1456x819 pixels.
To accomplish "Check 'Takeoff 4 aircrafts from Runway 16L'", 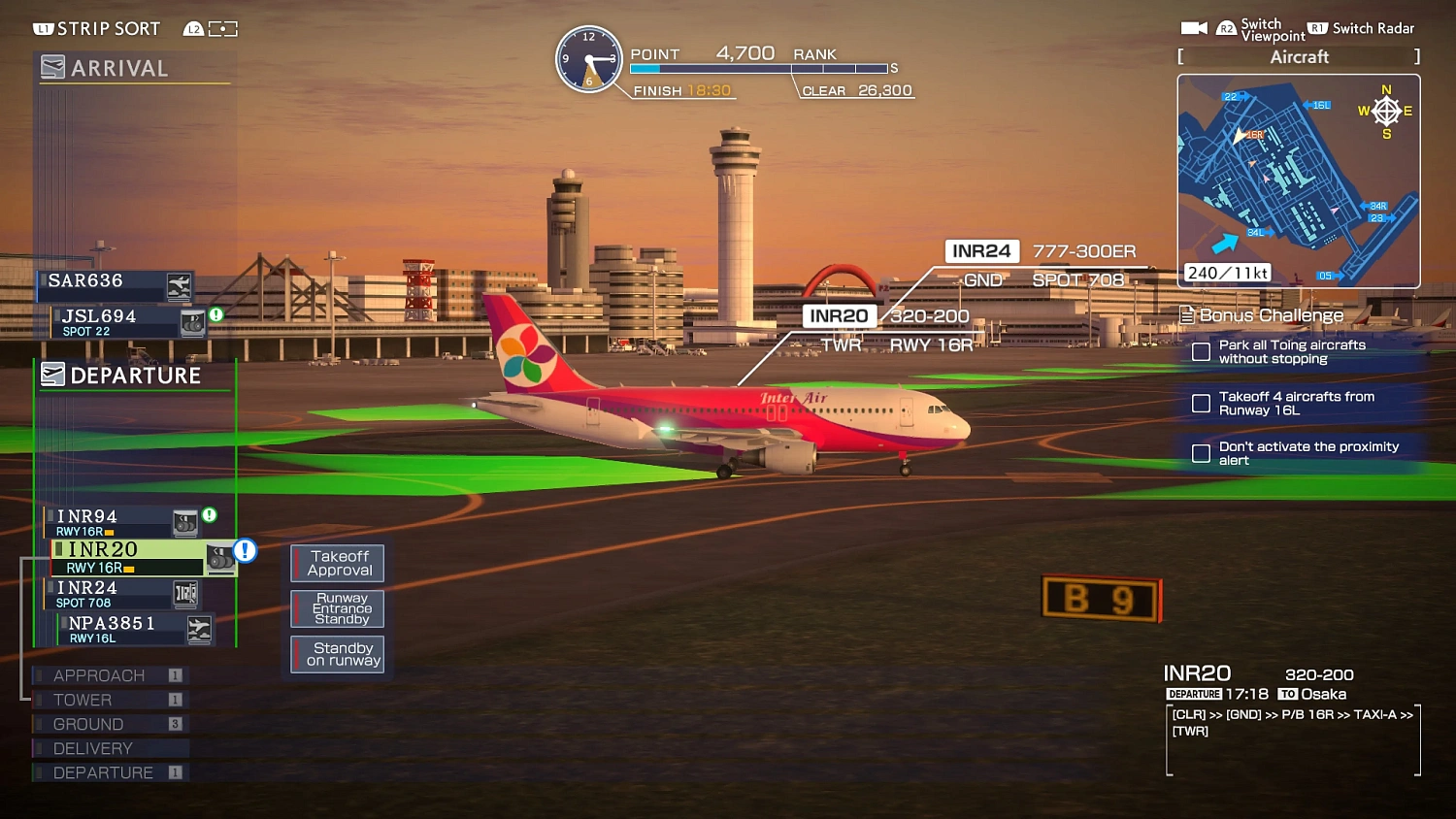I will click(1201, 403).
